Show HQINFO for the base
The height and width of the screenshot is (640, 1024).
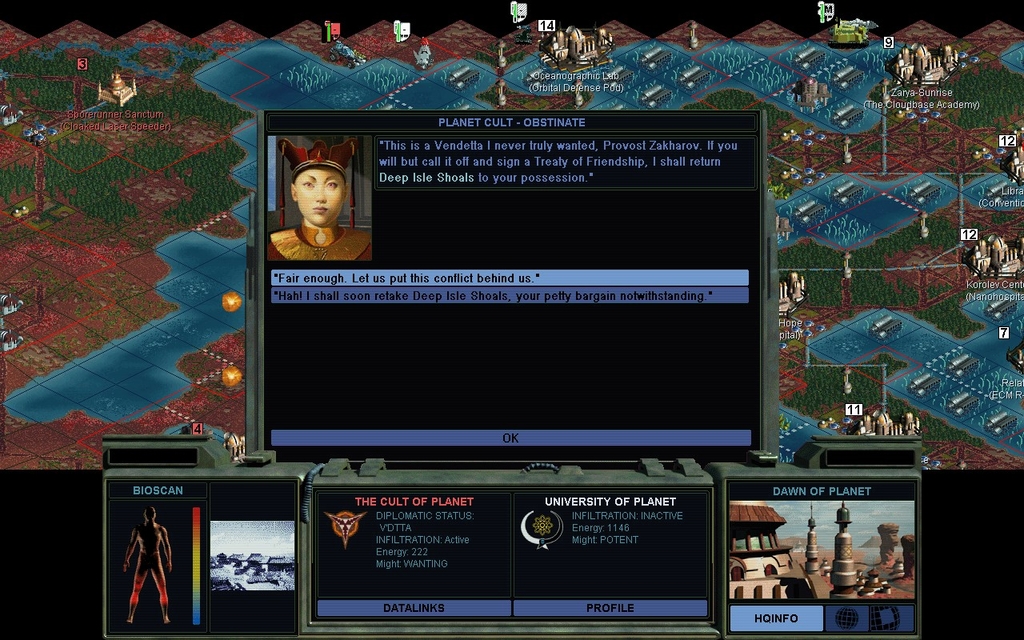775,618
